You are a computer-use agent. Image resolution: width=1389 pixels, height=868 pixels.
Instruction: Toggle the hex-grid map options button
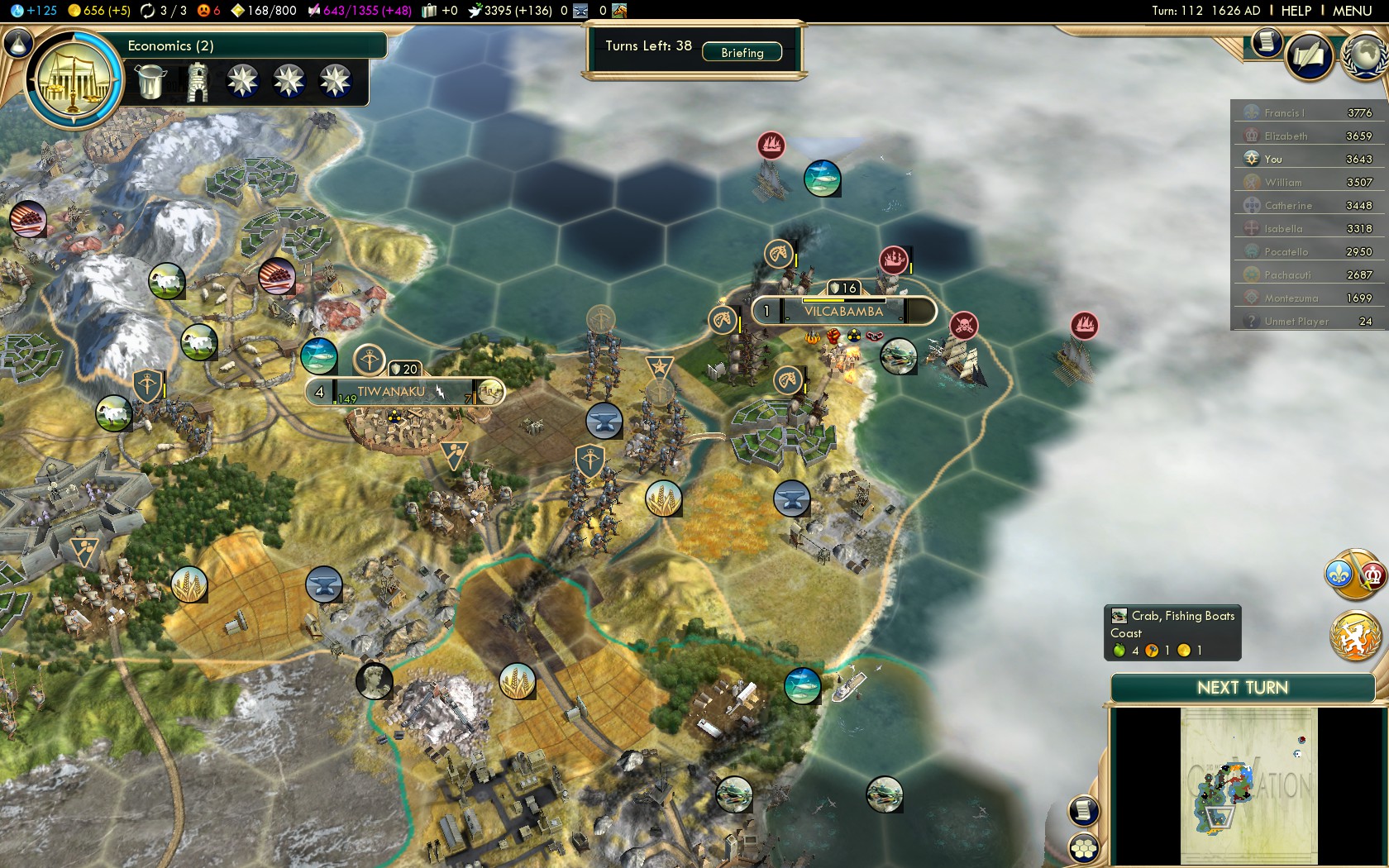tap(1084, 848)
